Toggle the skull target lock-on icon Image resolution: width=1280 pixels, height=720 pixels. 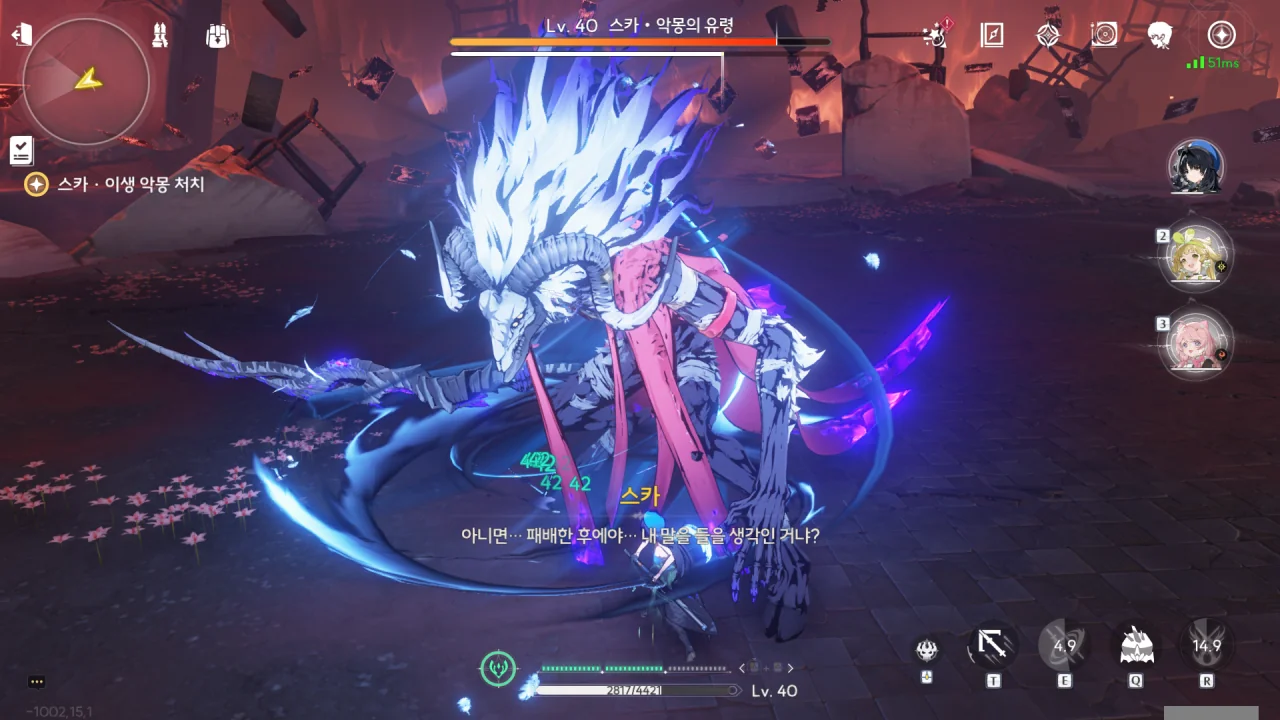(927, 649)
